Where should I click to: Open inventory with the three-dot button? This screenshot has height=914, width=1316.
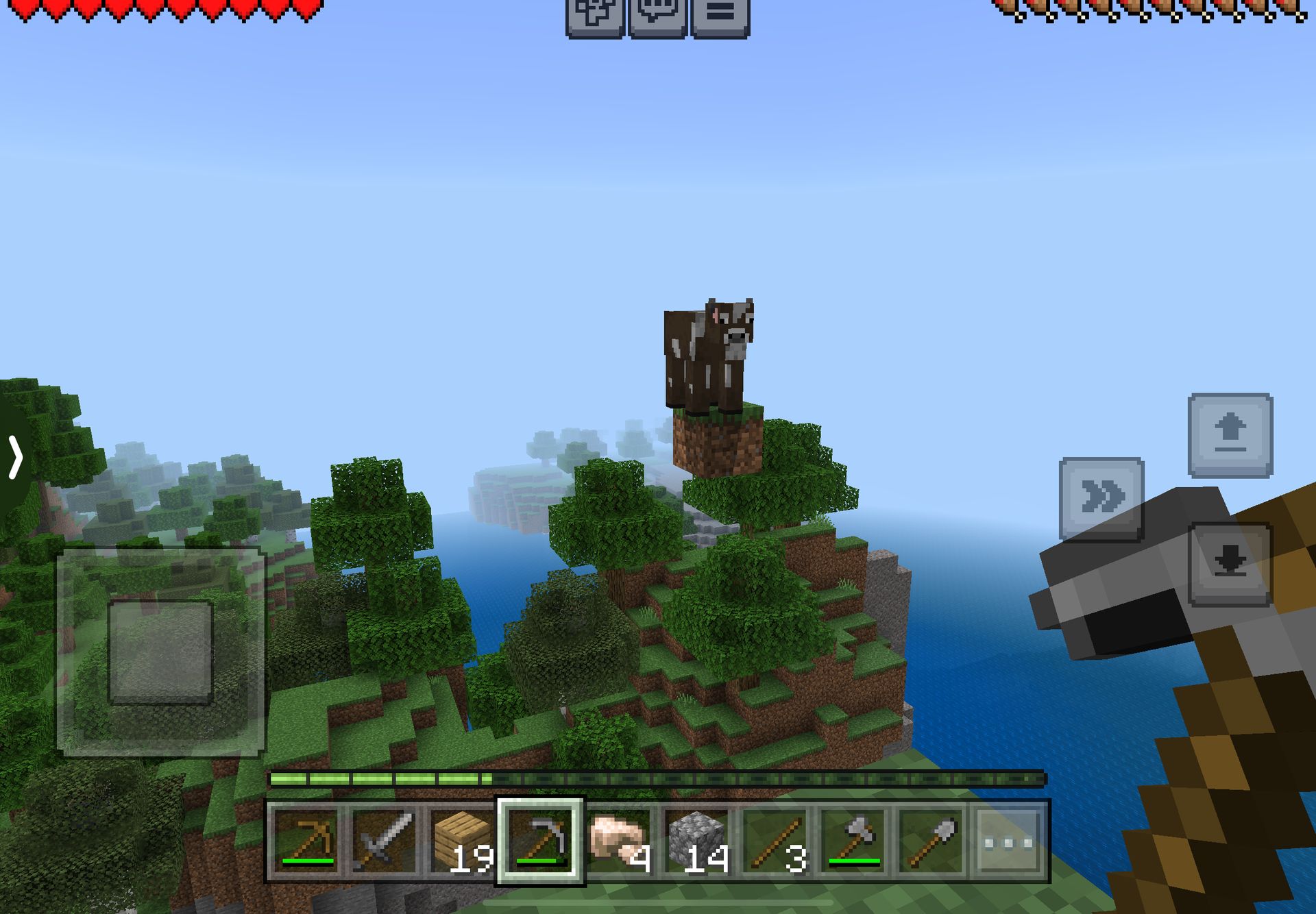pyautogui.click(x=1008, y=841)
